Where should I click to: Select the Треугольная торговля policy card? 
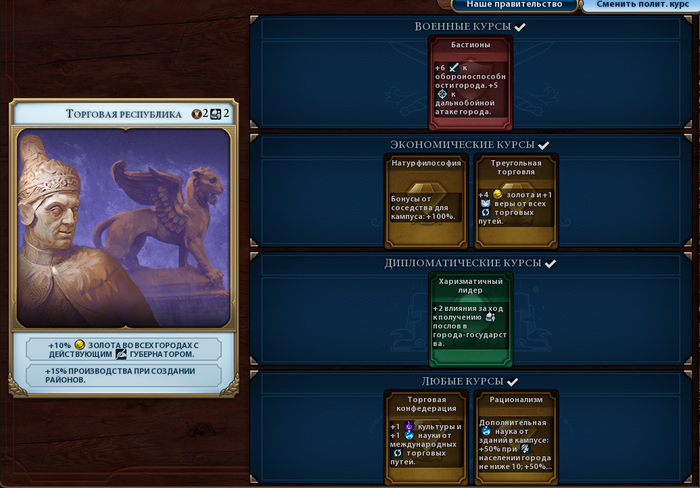click(x=515, y=200)
